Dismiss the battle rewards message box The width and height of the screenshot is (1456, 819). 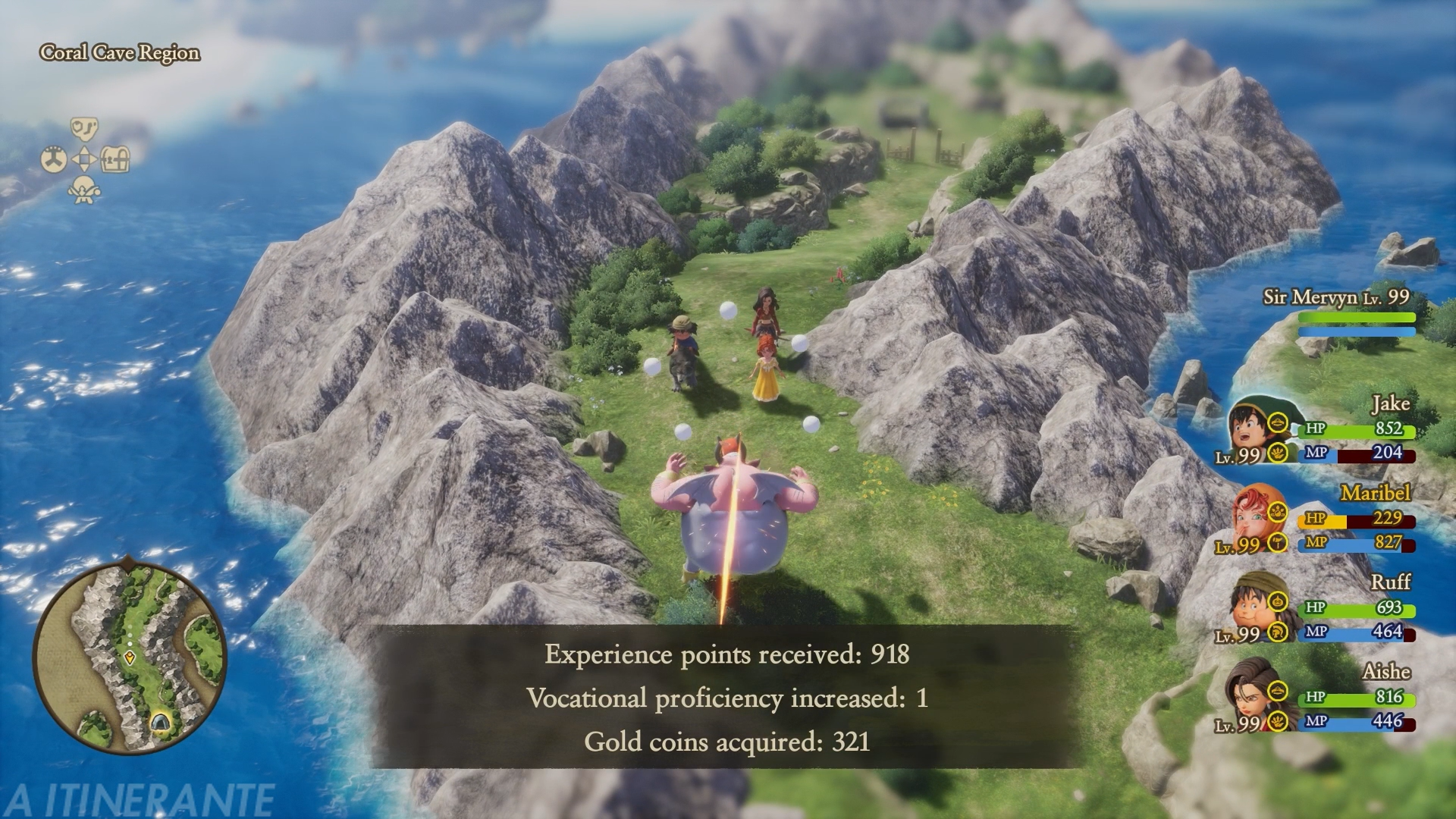[726, 697]
